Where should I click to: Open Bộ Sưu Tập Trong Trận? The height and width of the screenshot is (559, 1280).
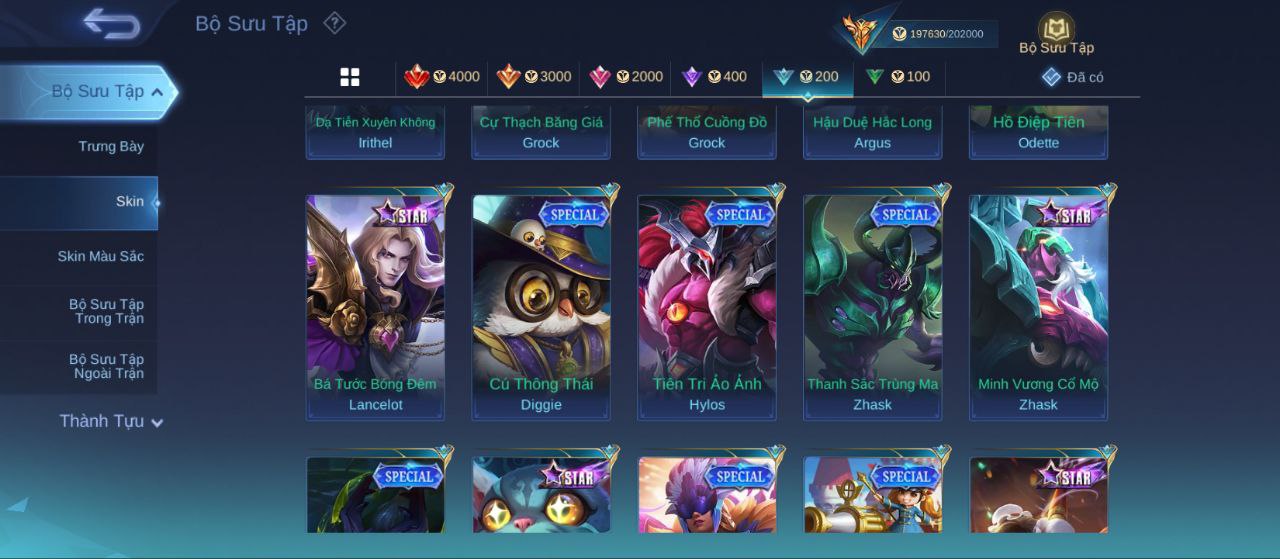(106, 312)
